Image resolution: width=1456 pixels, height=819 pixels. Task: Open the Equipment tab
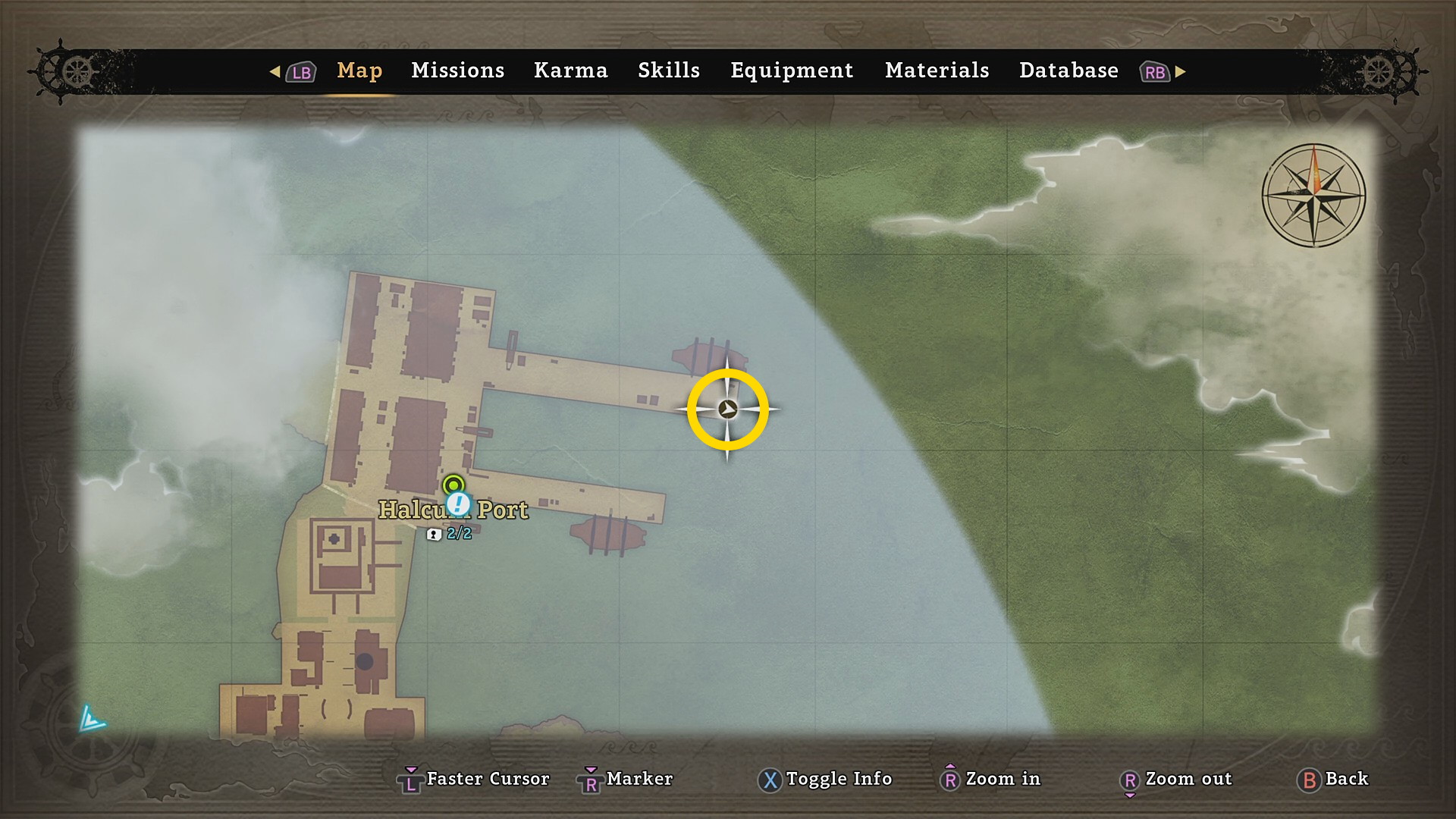click(x=792, y=71)
